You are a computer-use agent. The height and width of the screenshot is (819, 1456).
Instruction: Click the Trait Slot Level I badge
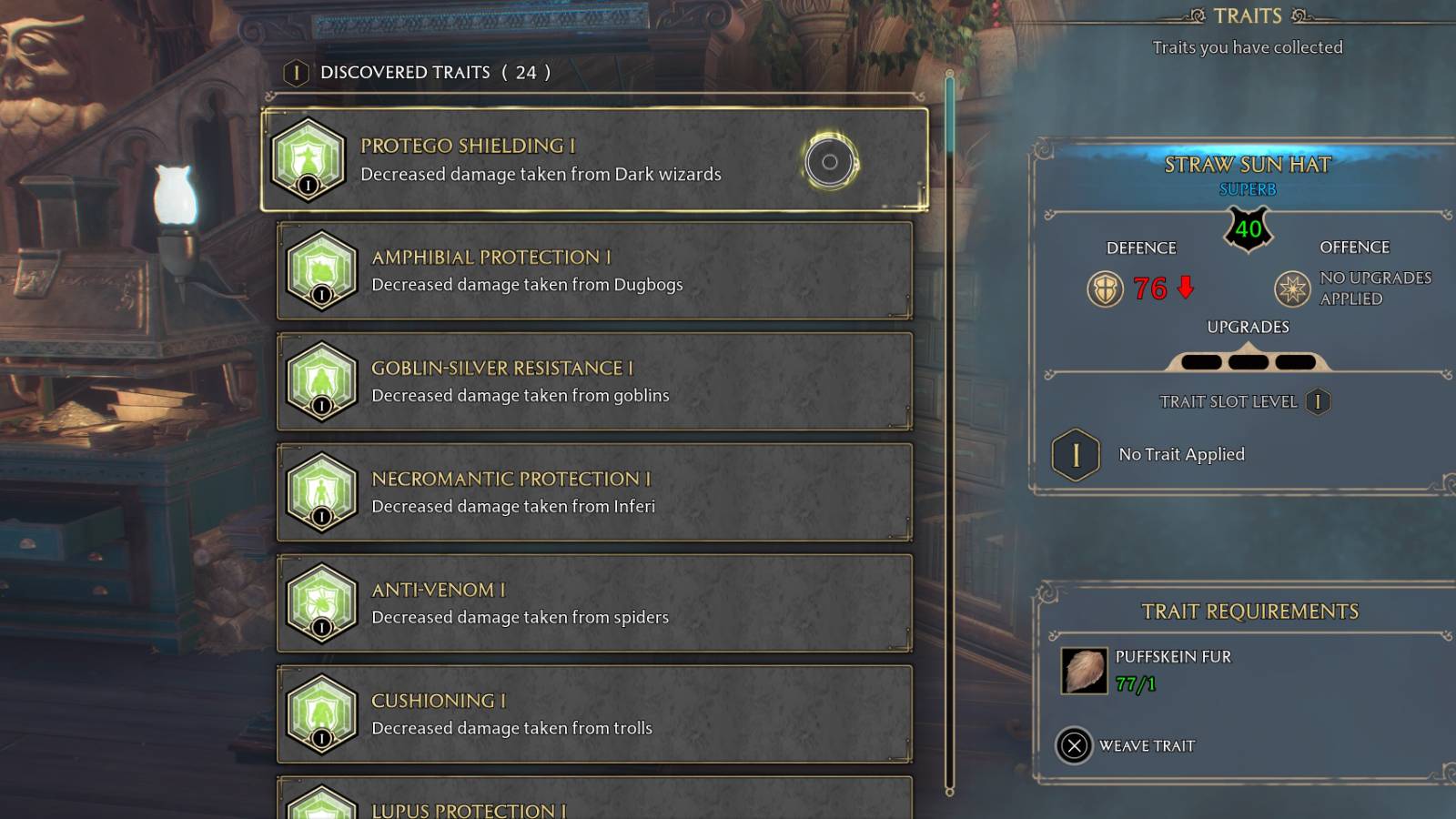coord(1317,401)
